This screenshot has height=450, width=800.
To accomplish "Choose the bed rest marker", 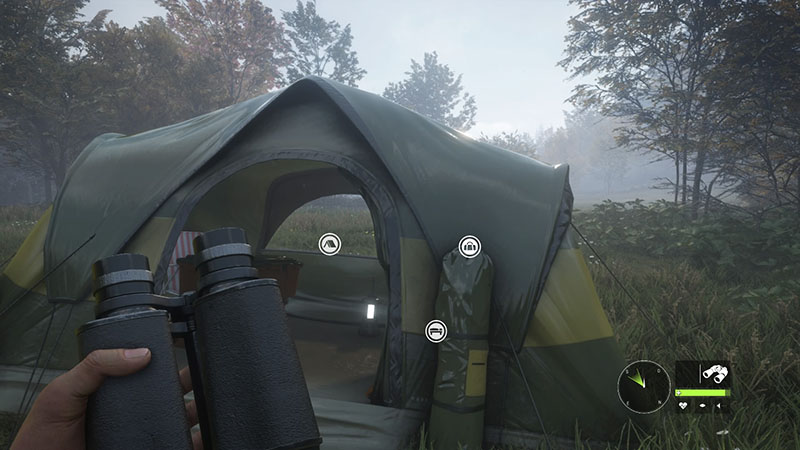I will pos(435,329).
